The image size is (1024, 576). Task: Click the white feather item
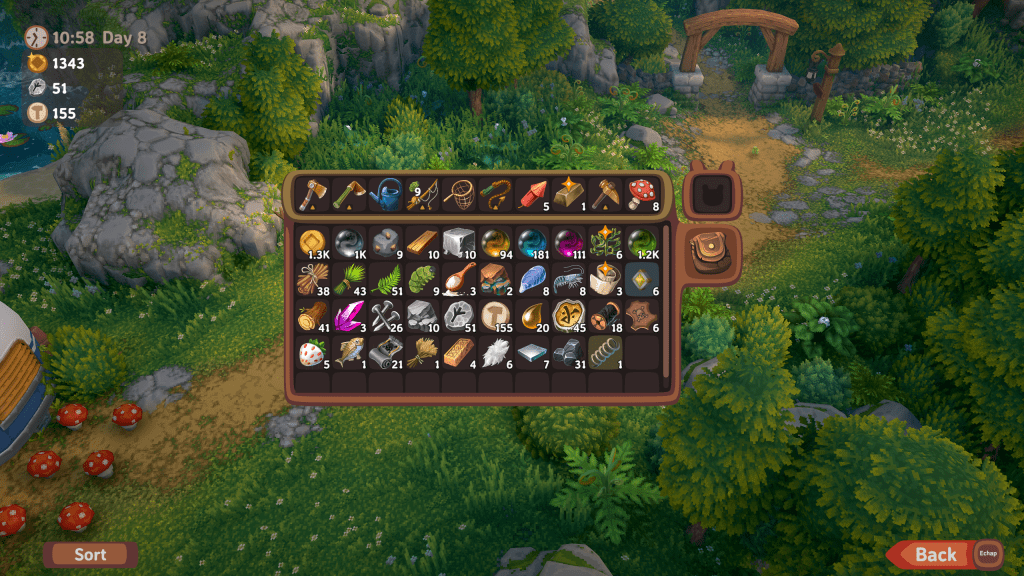495,353
